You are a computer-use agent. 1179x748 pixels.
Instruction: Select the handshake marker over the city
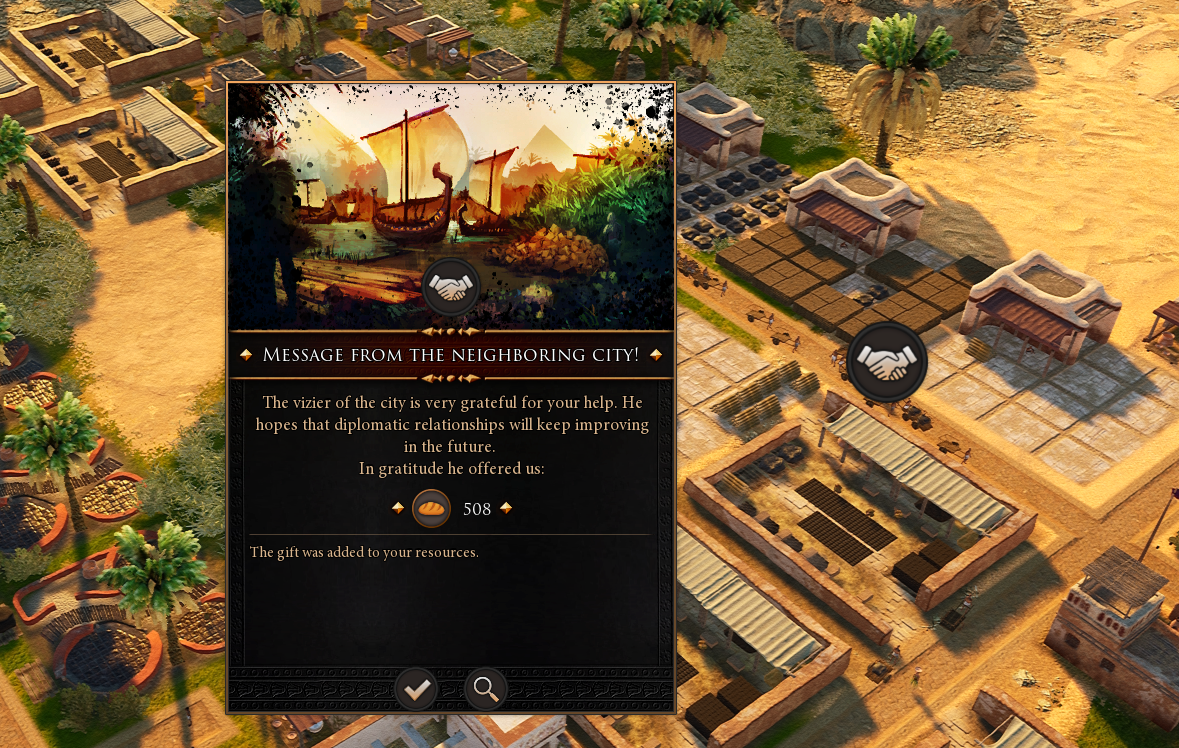pyautogui.click(x=887, y=362)
